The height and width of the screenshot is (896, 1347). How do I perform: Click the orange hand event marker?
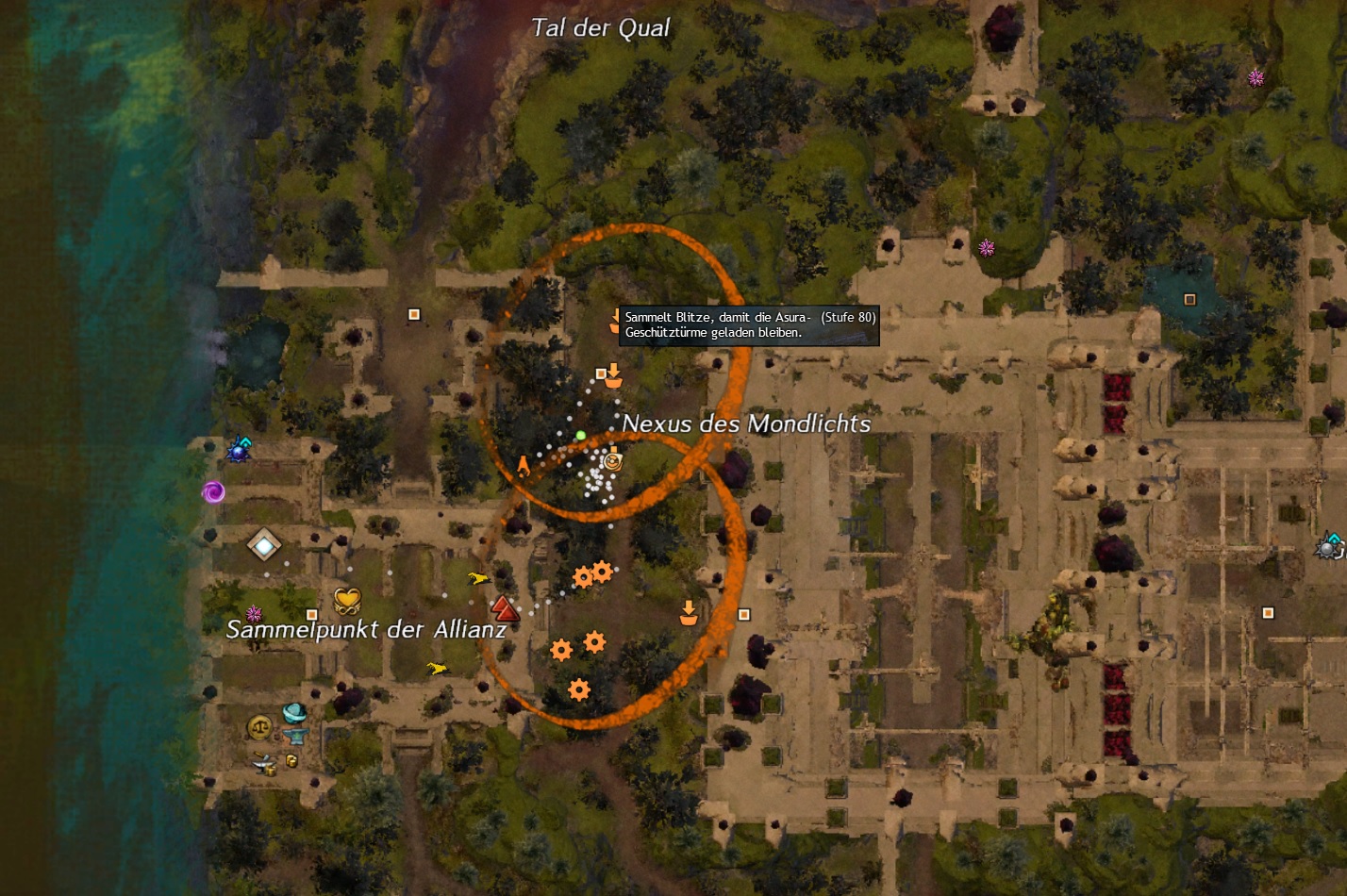[523, 465]
